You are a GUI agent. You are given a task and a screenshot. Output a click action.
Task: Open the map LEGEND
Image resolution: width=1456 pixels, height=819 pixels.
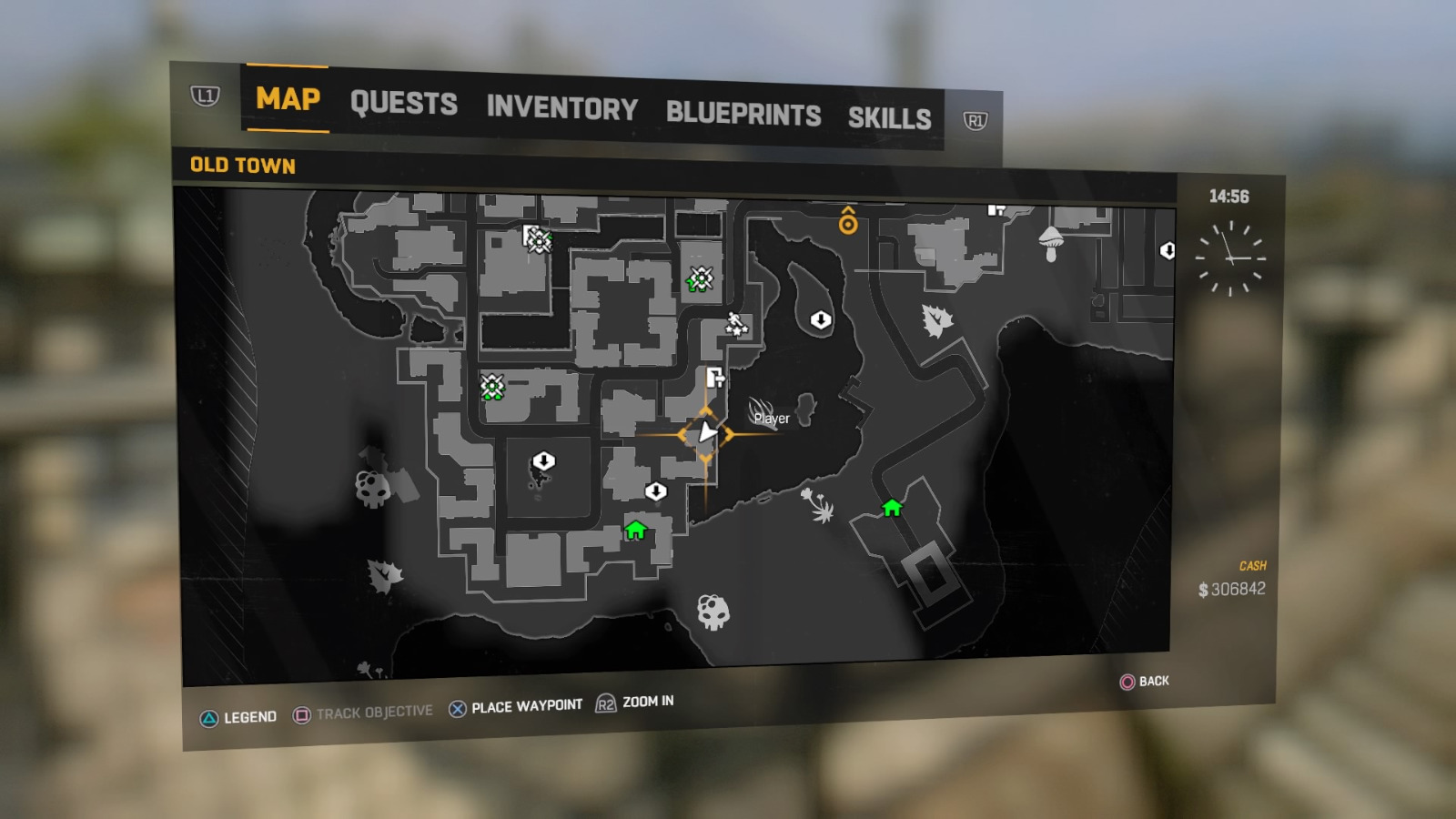pyautogui.click(x=252, y=716)
